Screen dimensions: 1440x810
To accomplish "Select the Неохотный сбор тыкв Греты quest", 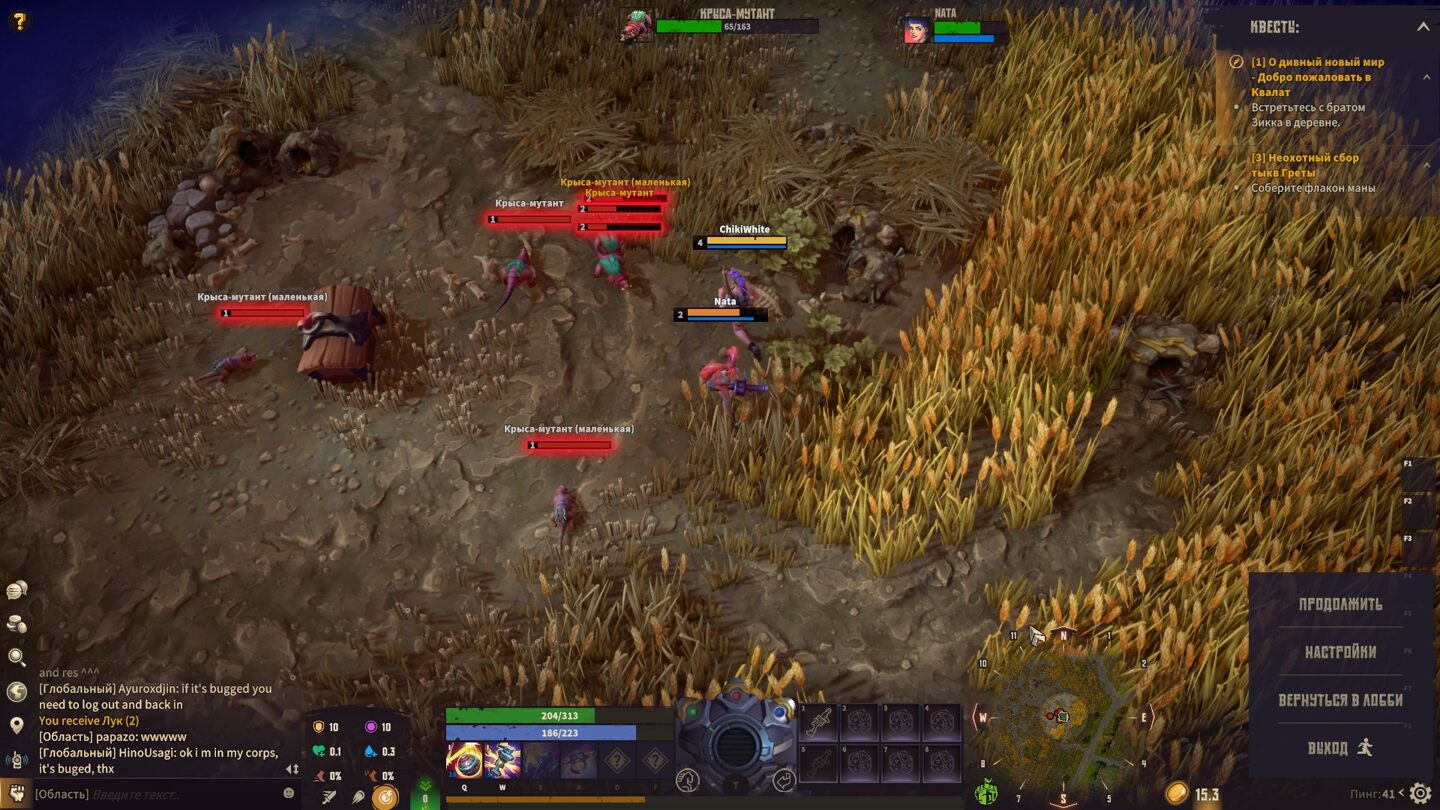I will coord(1305,165).
